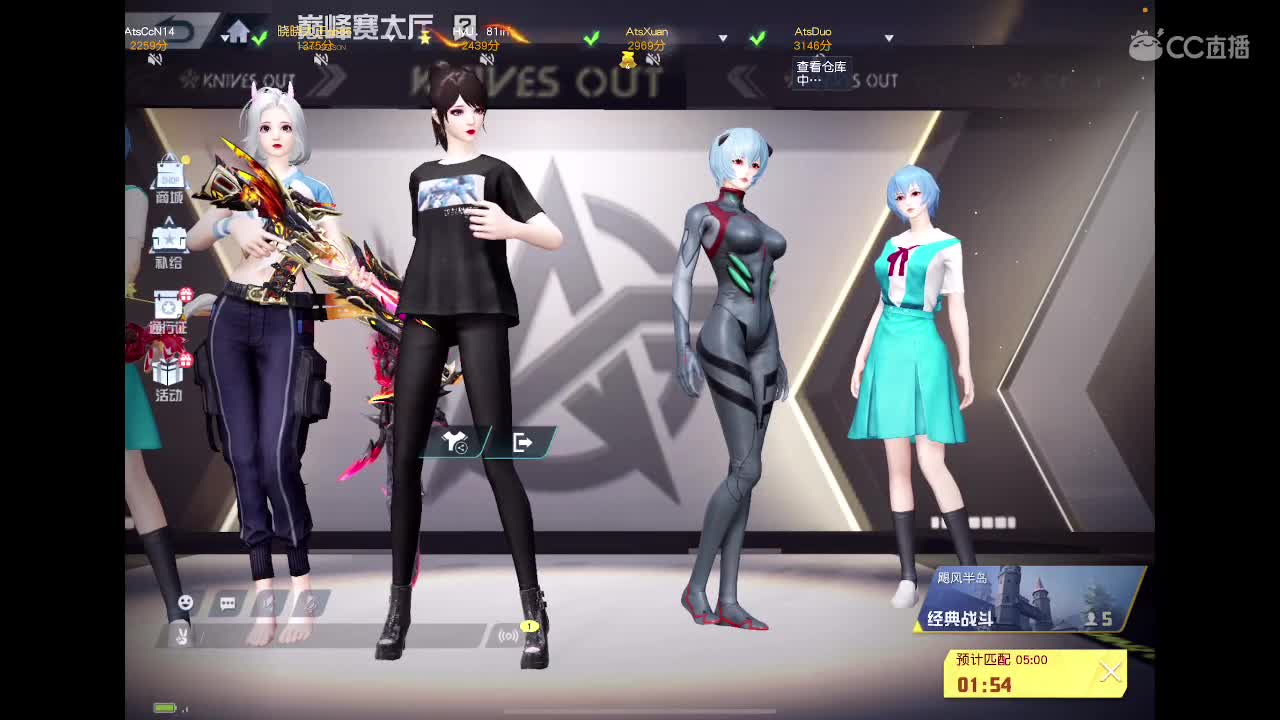Click the voice channel ((o)) icon
This screenshot has width=1280, height=720.
click(507, 636)
